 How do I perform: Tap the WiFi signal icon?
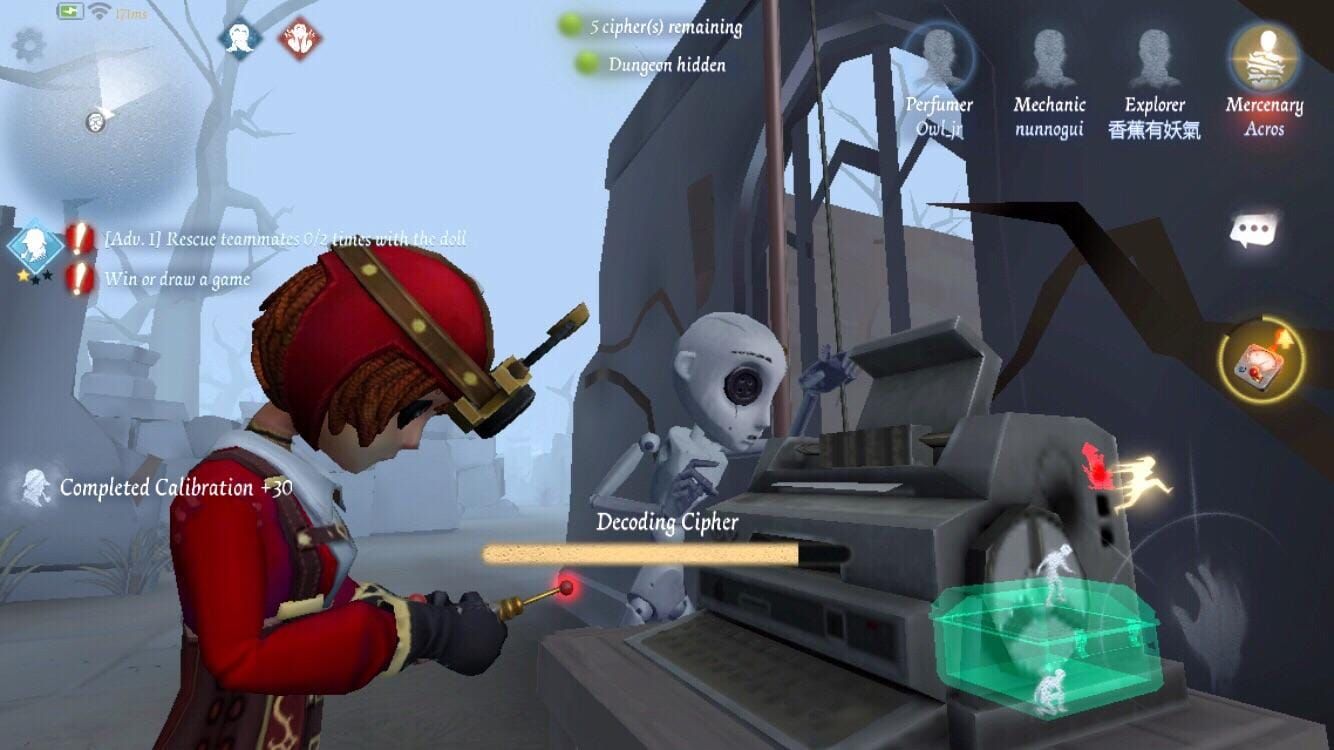pyautogui.click(x=98, y=10)
